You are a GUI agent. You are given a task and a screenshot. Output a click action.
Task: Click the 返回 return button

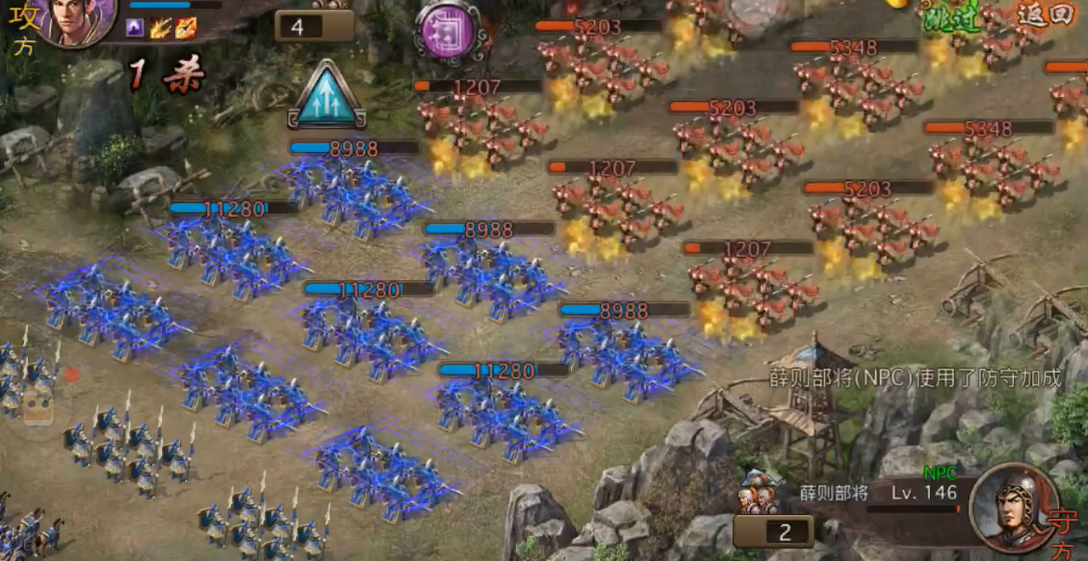pos(1045,14)
